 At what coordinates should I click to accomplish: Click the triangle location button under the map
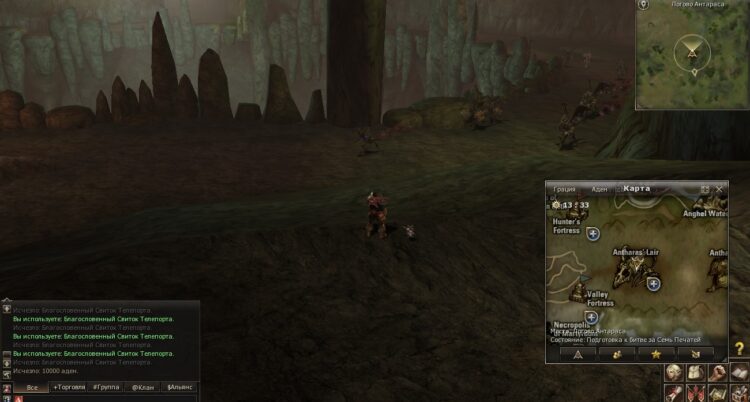pyautogui.click(x=578, y=353)
